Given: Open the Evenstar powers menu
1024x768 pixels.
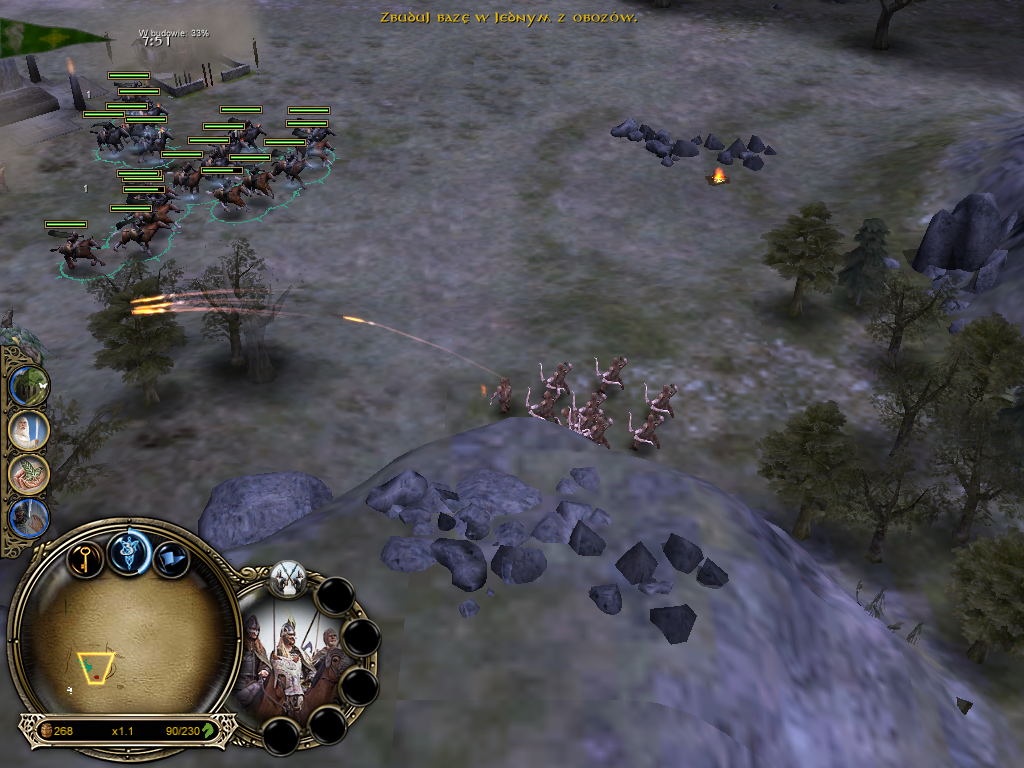Looking at the screenshot, I should coord(129,551).
